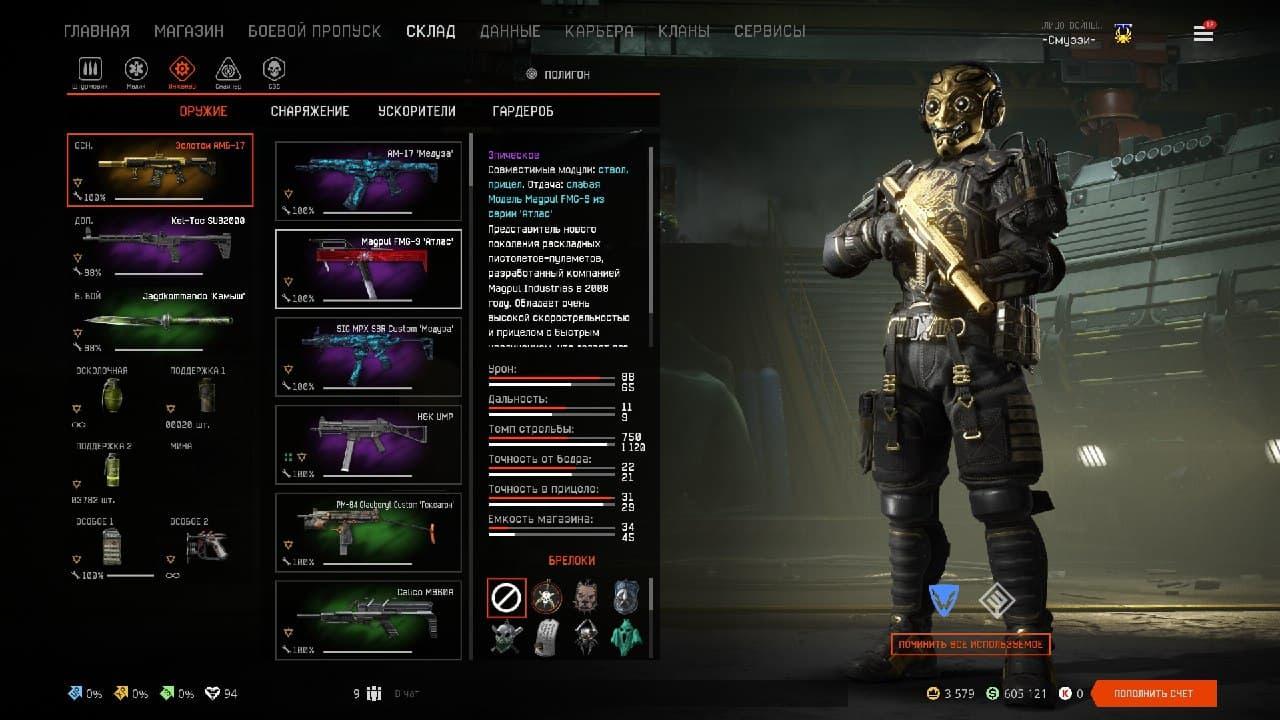Open the Кланы clans page

(x=684, y=31)
